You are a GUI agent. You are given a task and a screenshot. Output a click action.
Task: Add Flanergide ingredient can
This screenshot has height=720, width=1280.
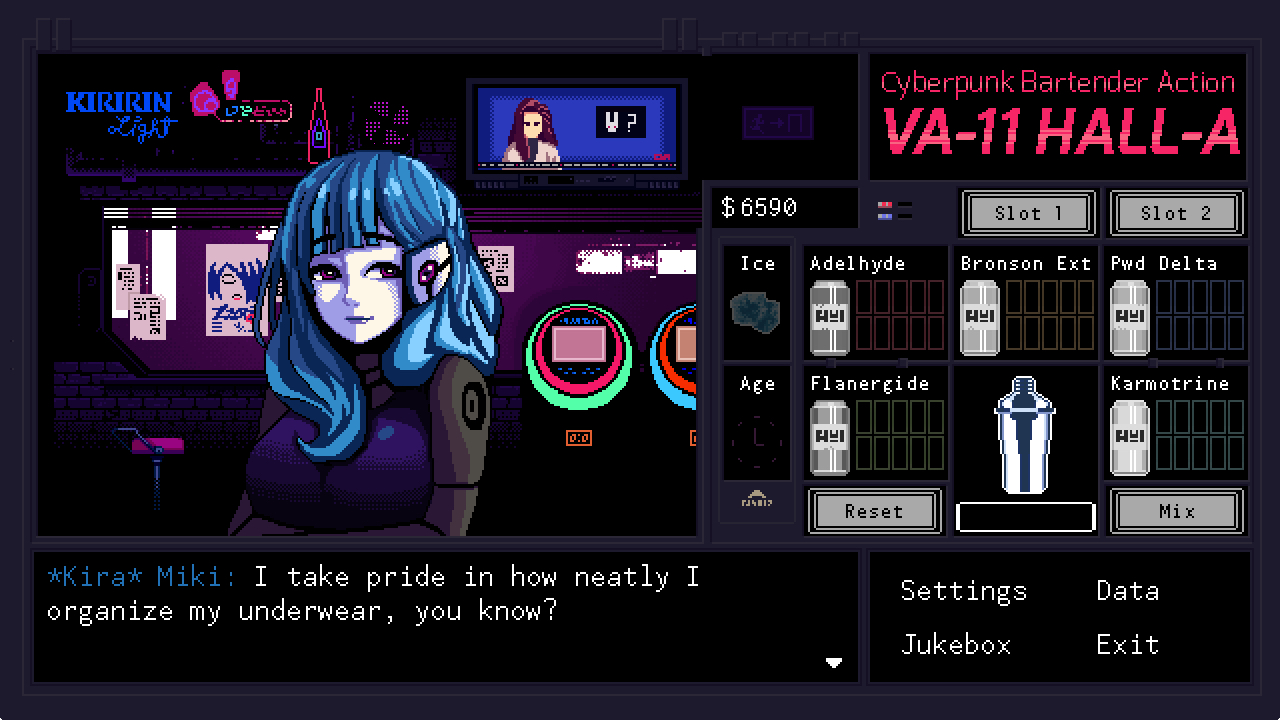point(829,437)
